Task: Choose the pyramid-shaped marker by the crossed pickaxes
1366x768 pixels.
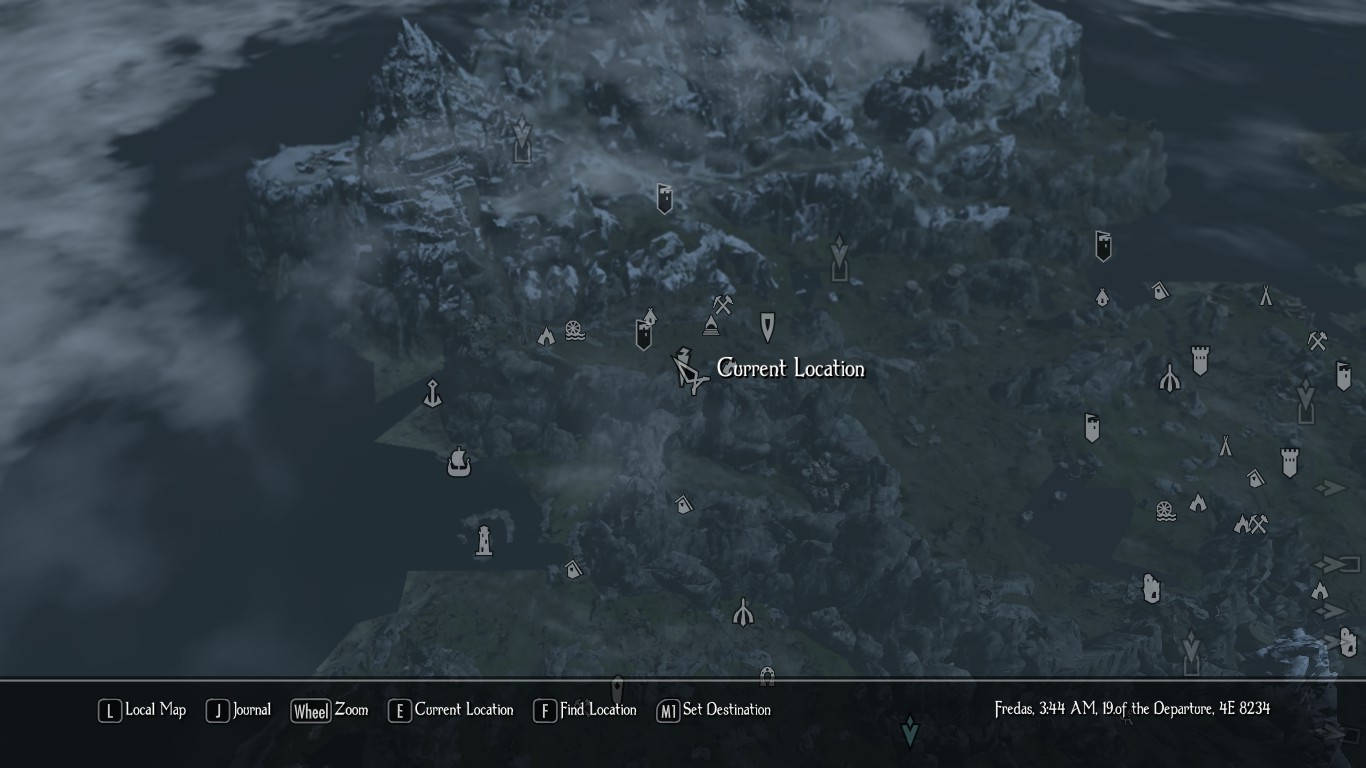Action: pos(711,325)
